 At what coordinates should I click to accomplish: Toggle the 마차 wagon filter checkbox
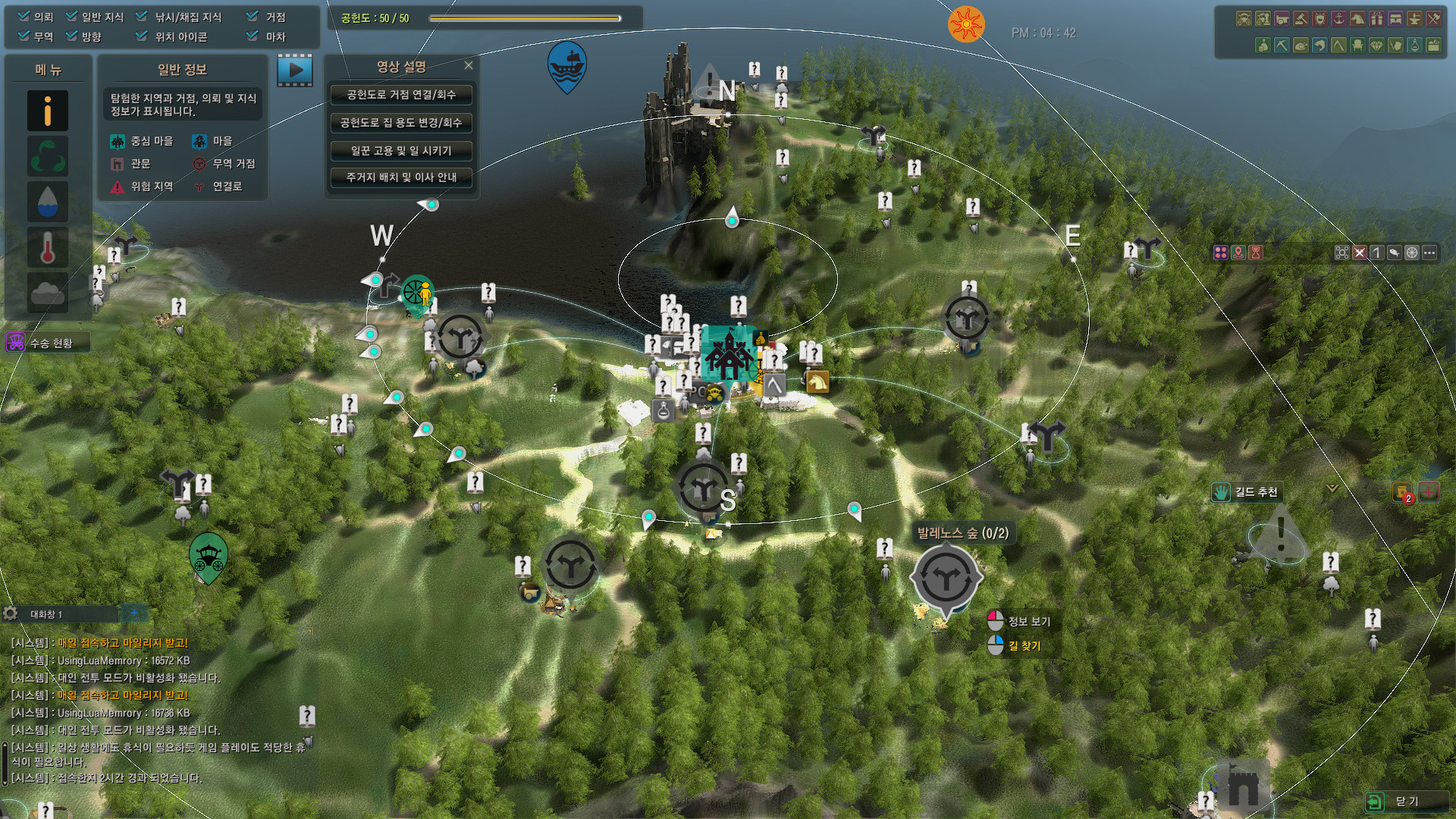[253, 36]
